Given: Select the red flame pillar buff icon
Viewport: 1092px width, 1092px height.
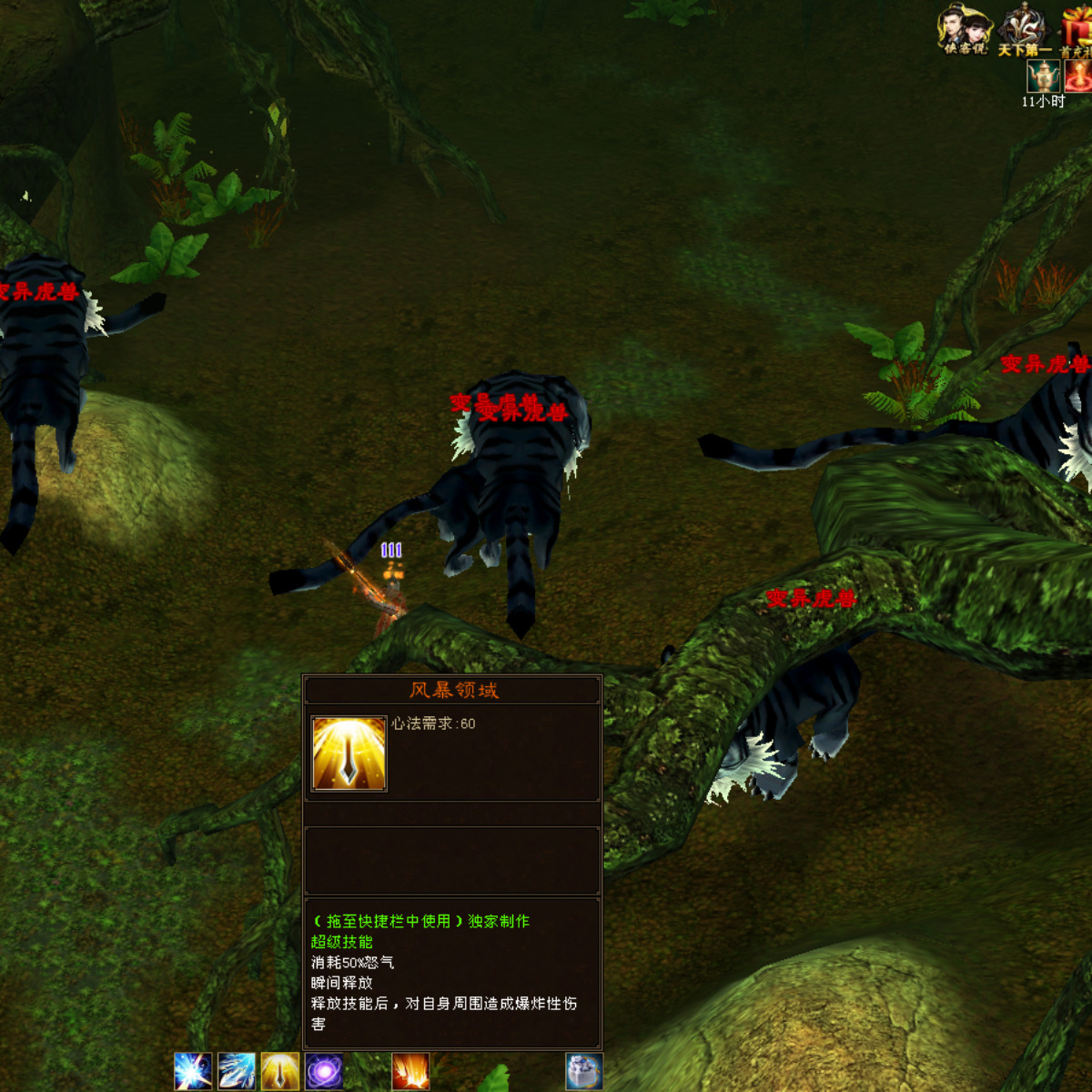Looking at the screenshot, I should (x=1078, y=76).
